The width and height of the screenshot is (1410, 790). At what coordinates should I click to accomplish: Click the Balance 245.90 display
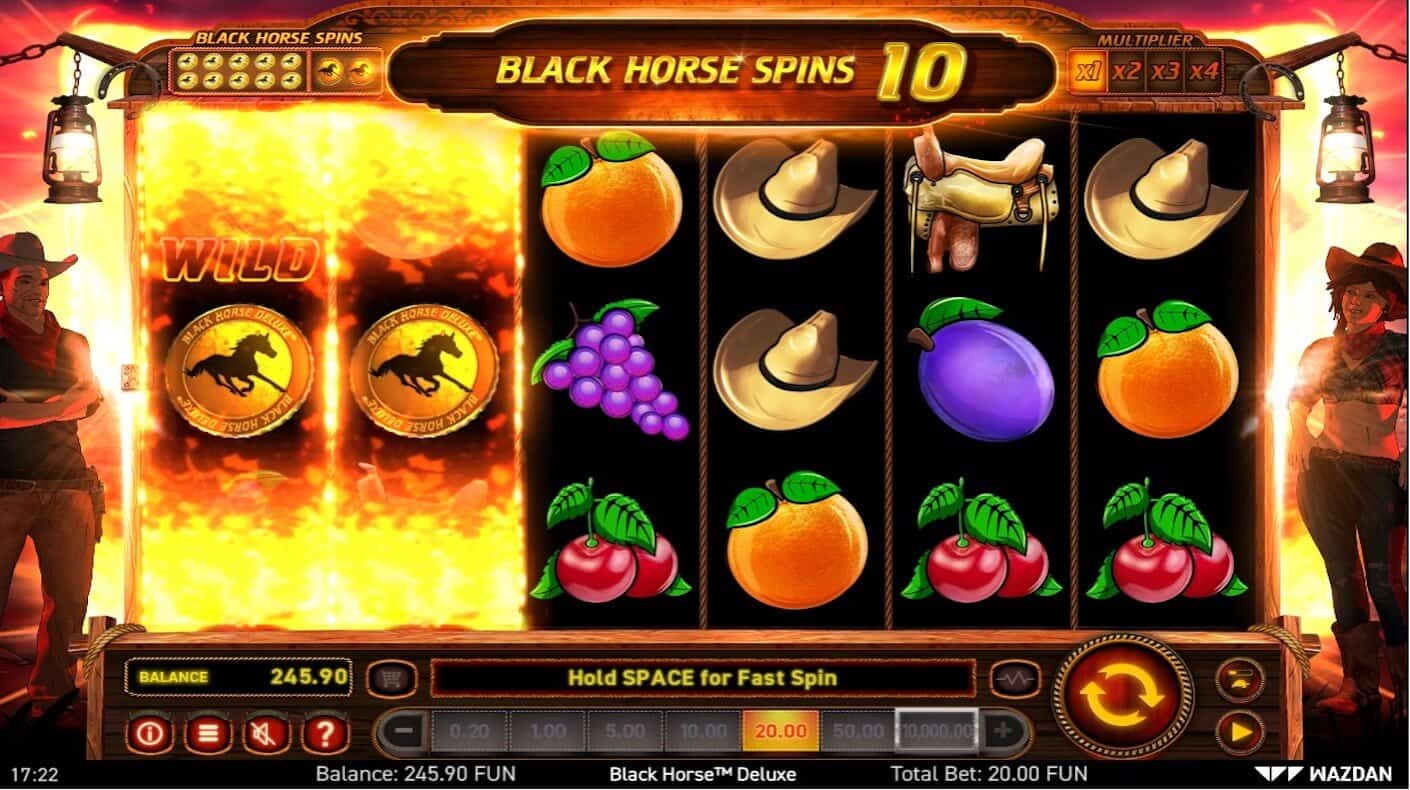point(243,675)
